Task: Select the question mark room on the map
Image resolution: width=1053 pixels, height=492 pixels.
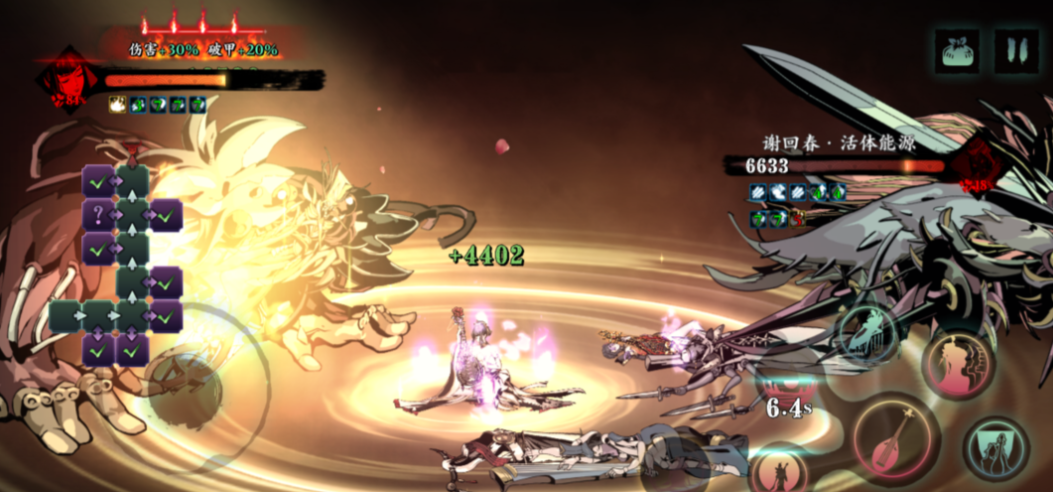Action: pos(98,213)
